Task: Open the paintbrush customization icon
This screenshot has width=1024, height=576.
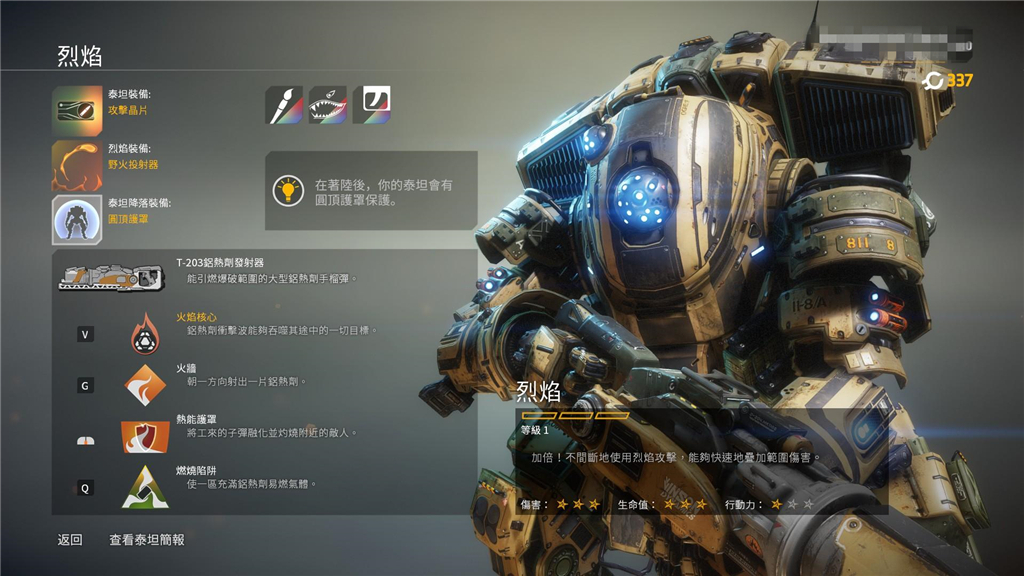Action: 284,105
